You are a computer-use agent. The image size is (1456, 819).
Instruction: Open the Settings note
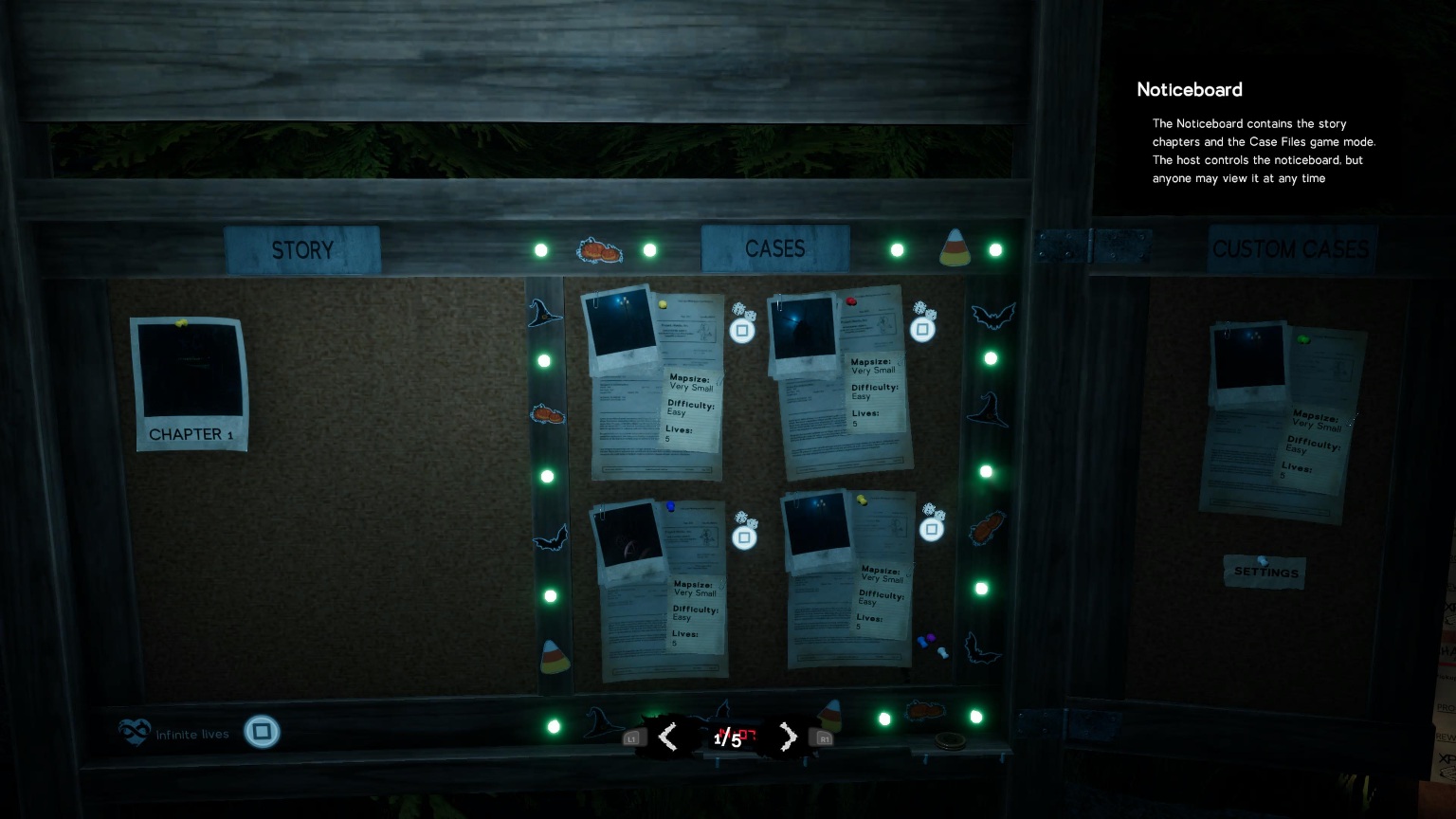(x=1265, y=572)
